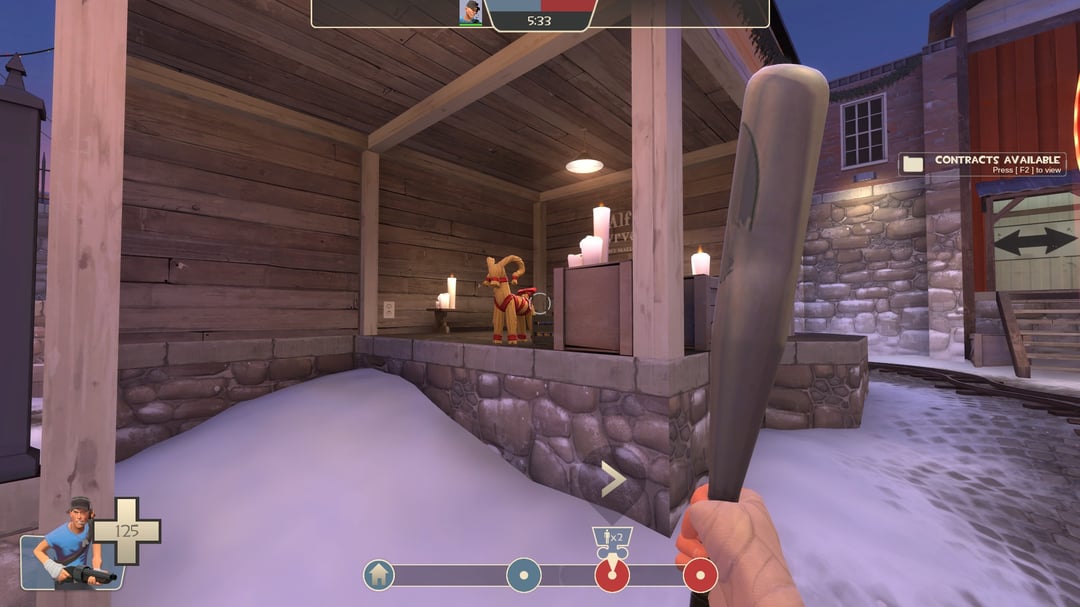Click the Scout class portrait
Image resolution: width=1080 pixels, height=607 pixels.
point(70,545)
